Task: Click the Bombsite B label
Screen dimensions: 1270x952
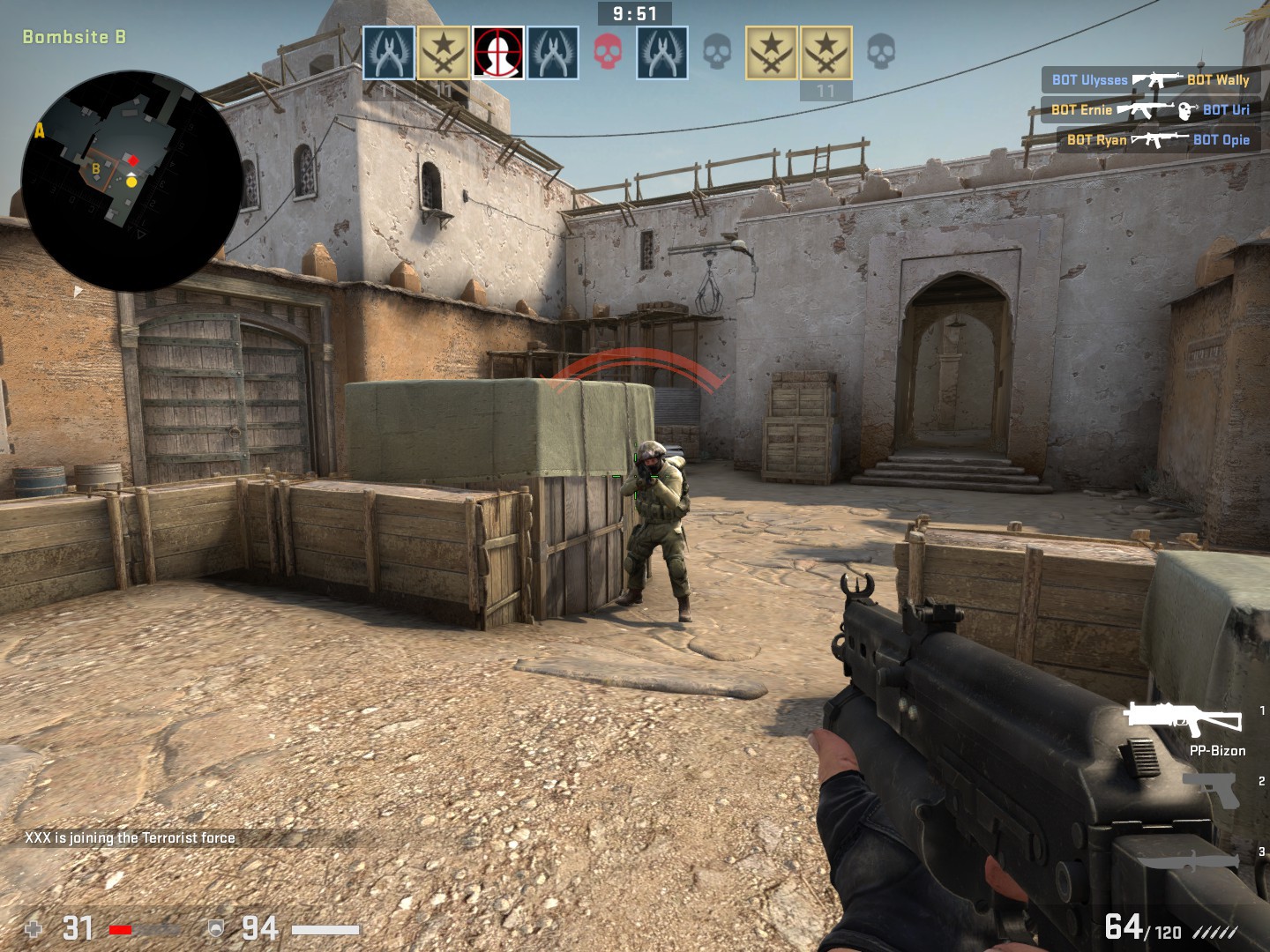Action: pos(75,37)
